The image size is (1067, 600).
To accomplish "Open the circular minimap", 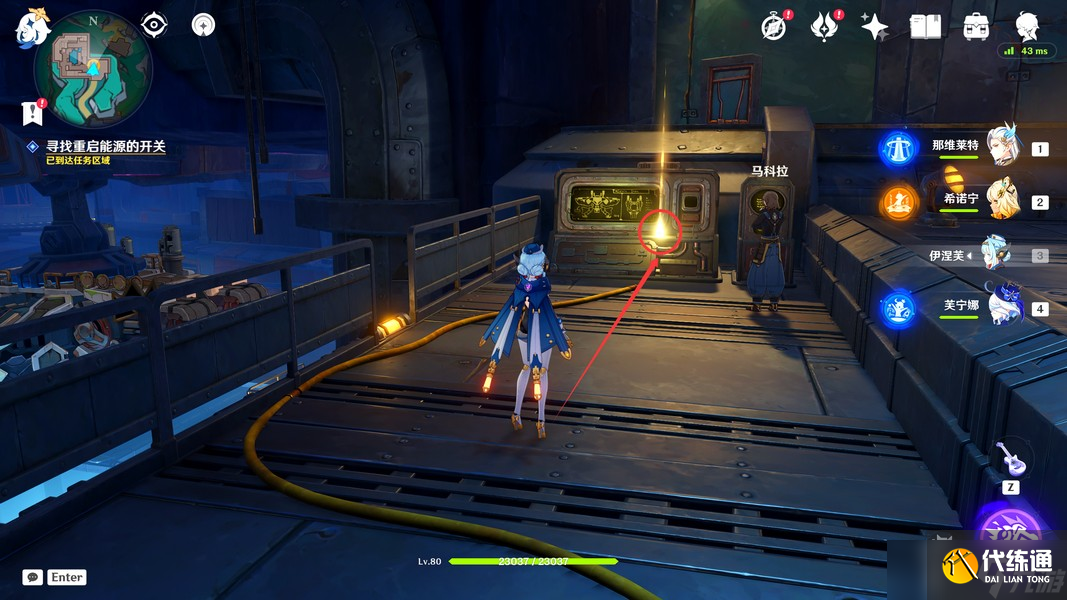I will point(93,70).
